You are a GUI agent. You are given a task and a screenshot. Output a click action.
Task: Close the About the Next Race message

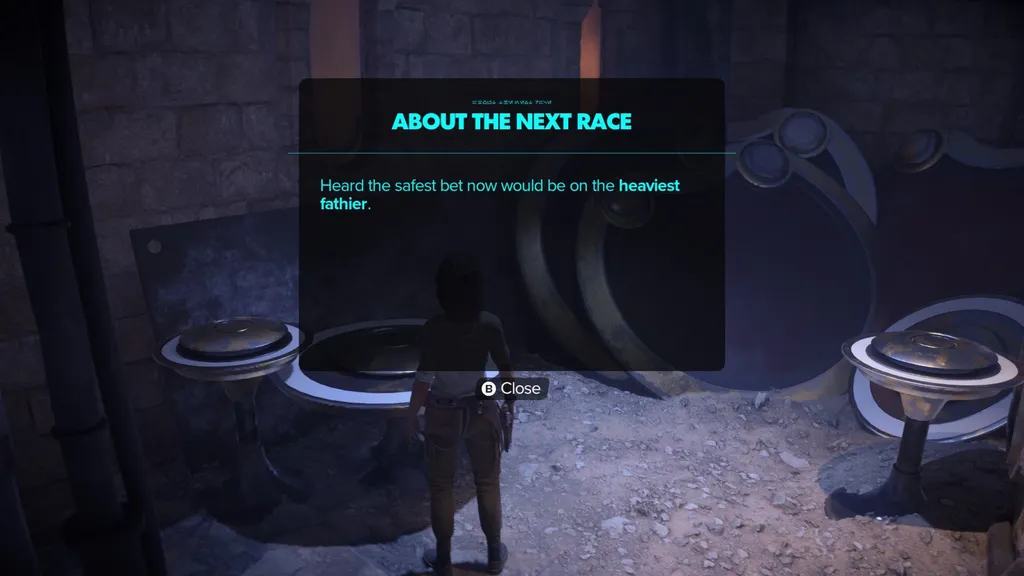pos(511,388)
